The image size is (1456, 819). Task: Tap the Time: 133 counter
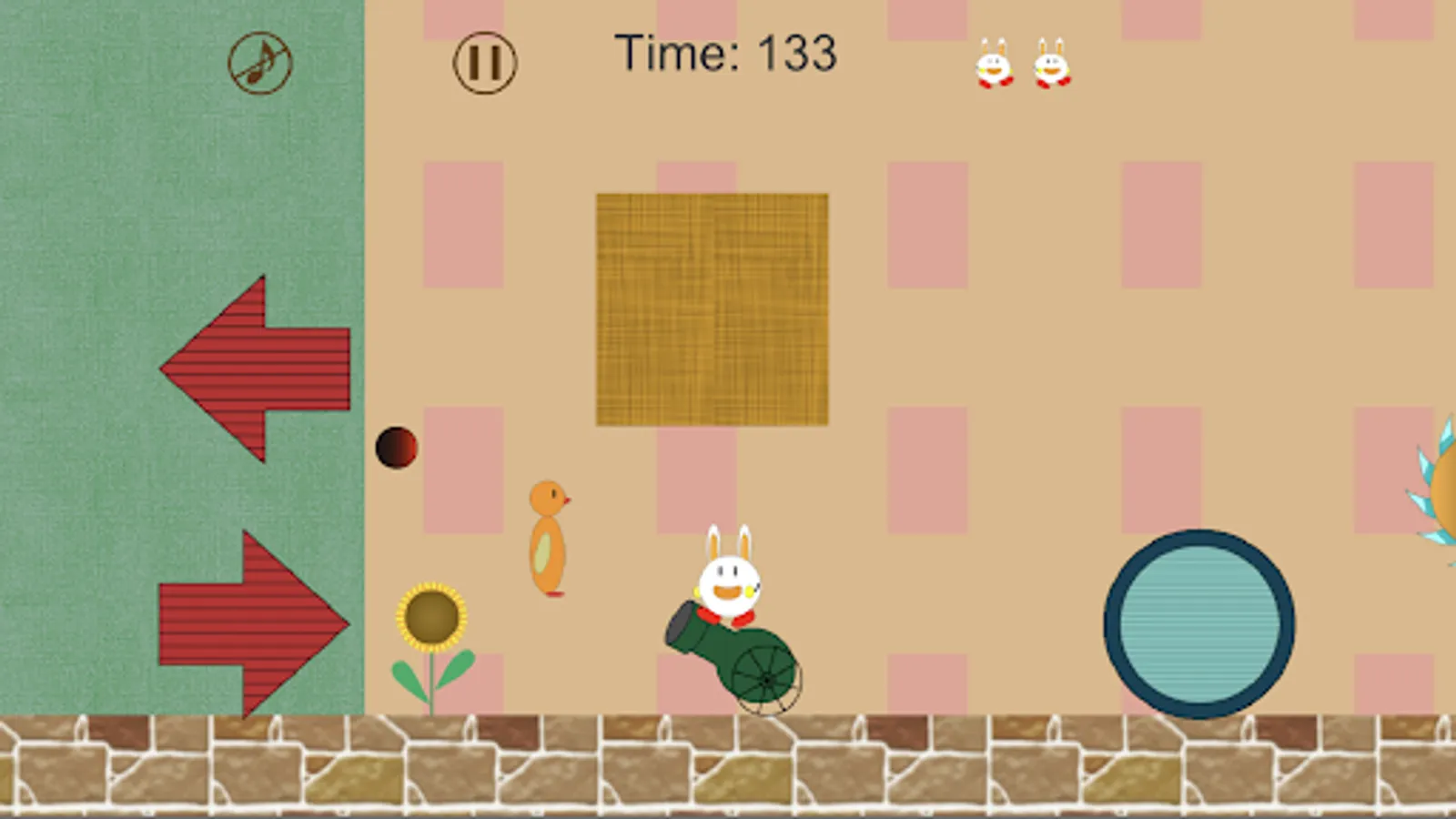tap(725, 53)
